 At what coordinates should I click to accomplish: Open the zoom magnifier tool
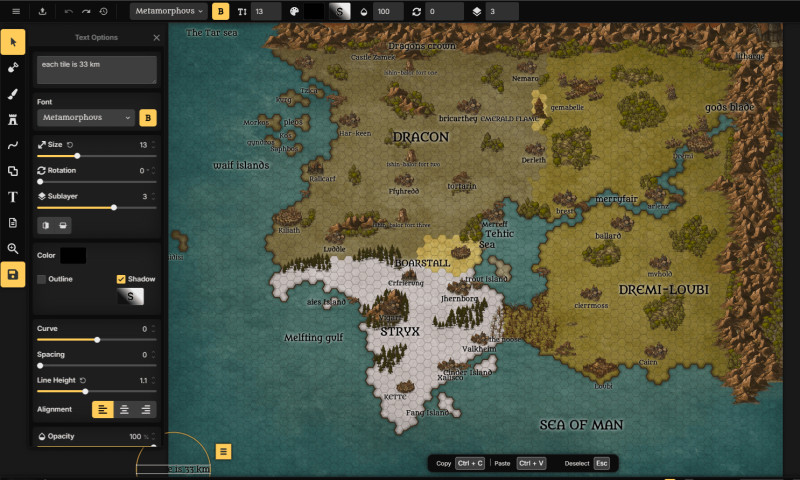click(x=13, y=249)
